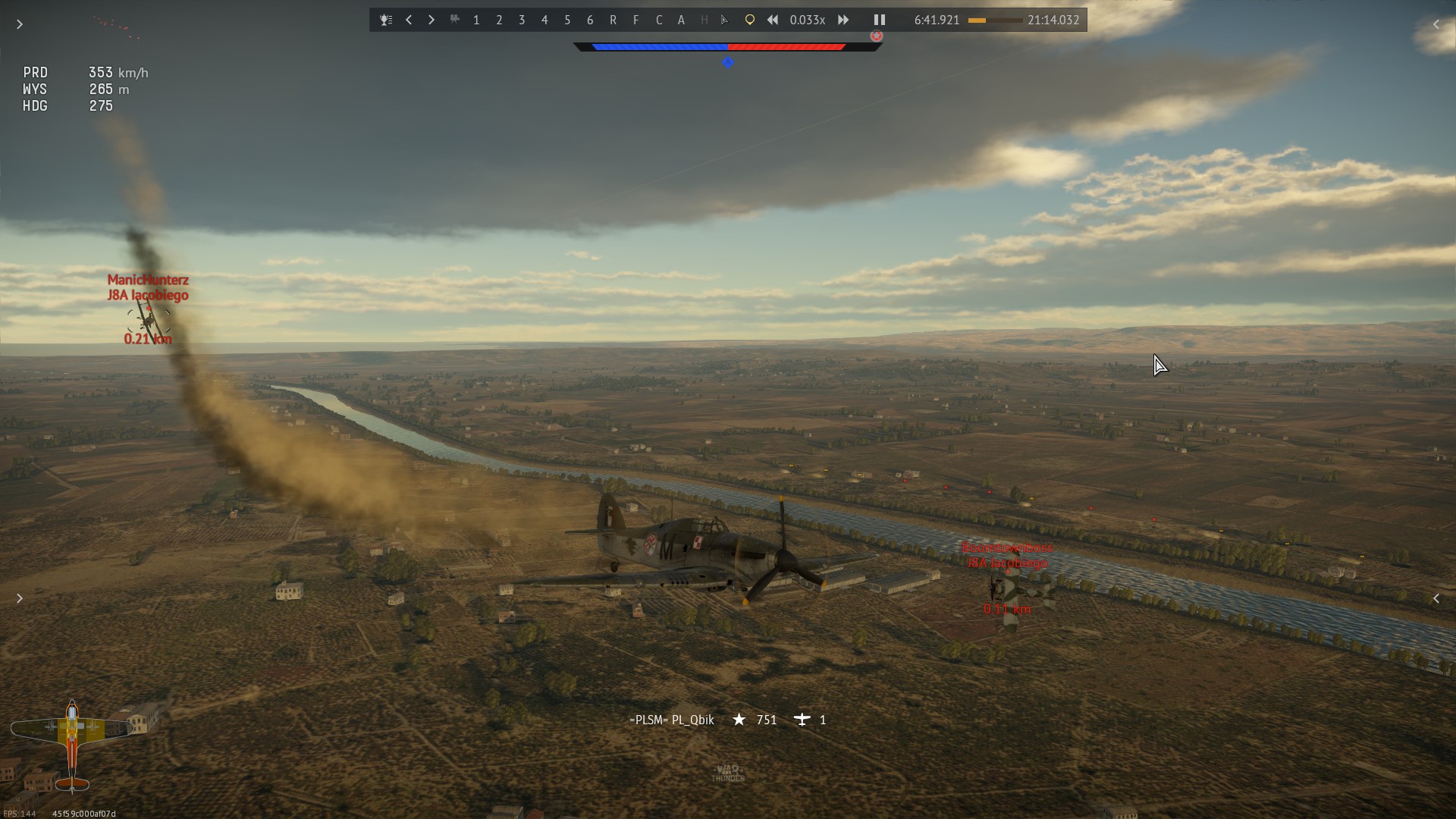Toggle the yellow map marker icon
The height and width of the screenshot is (819, 1456).
click(749, 20)
